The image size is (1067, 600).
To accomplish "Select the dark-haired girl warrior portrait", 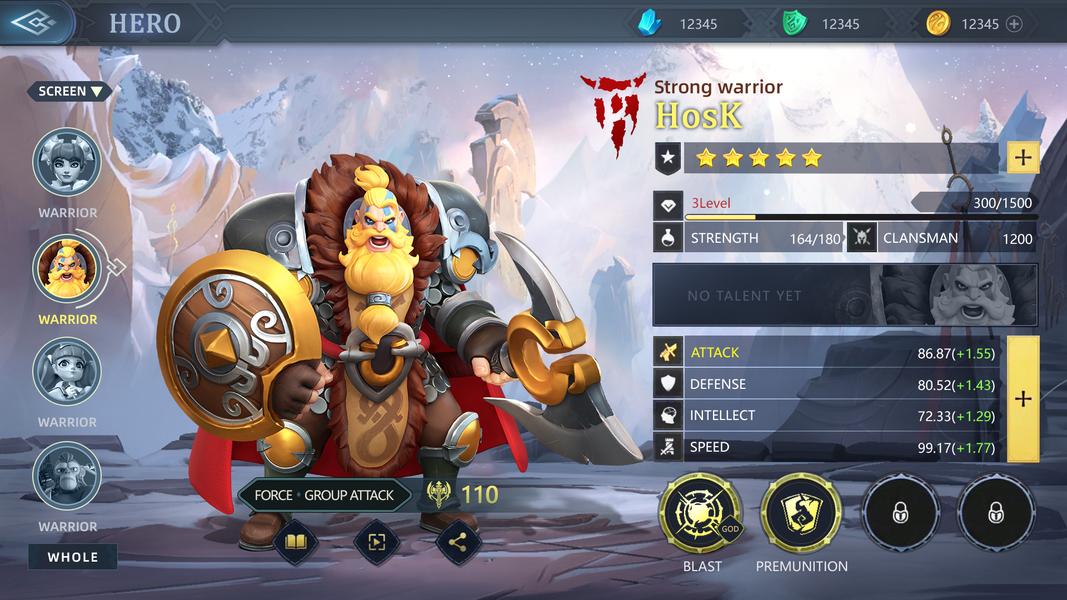I will [x=67, y=162].
